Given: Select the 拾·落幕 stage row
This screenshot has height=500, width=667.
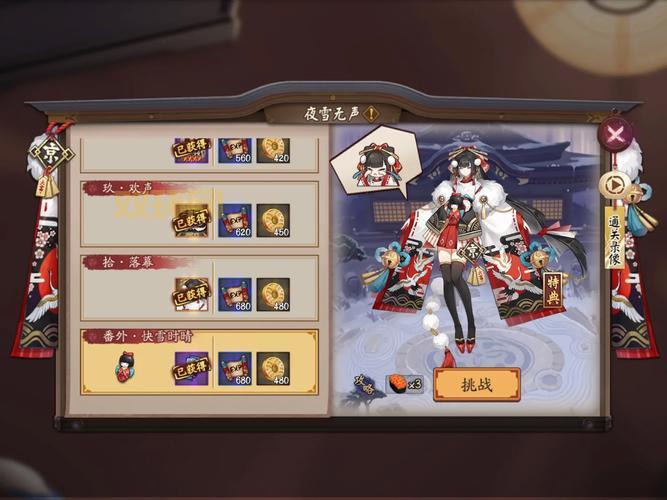Looking at the screenshot, I should pos(198,287).
